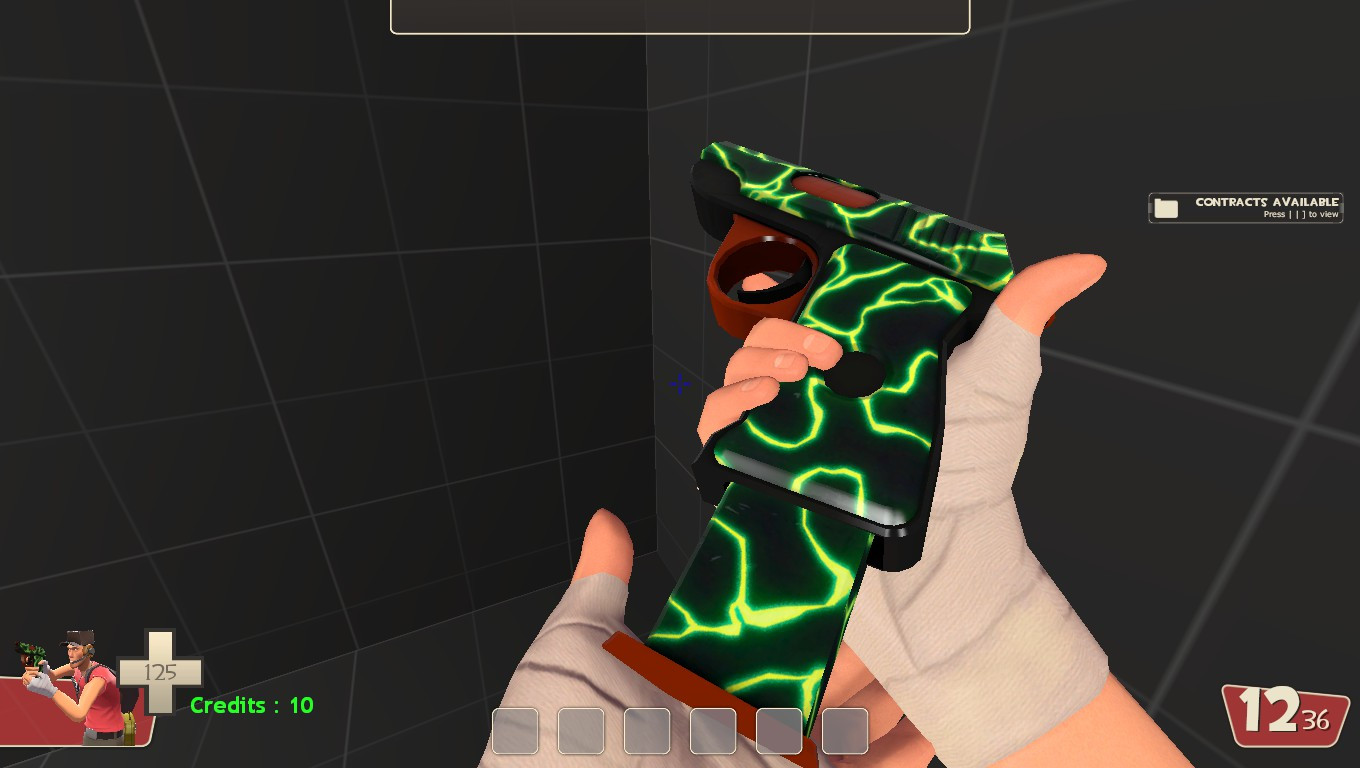Open the message box at top of screen
The width and height of the screenshot is (1360, 768).
pyautogui.click(x=679, y=14)
